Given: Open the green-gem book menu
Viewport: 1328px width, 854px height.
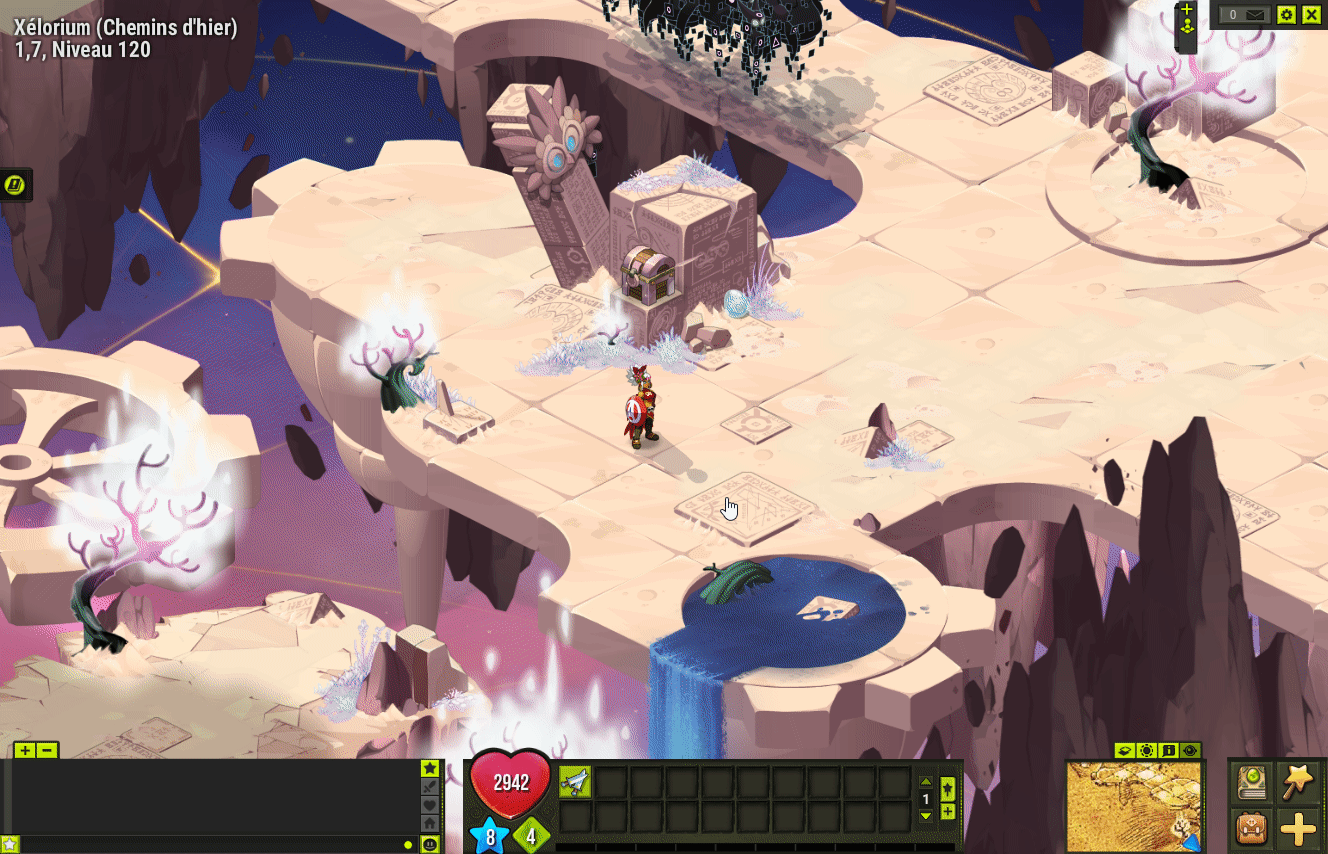Looking at the screenshot, I should tap(1251, 781).
